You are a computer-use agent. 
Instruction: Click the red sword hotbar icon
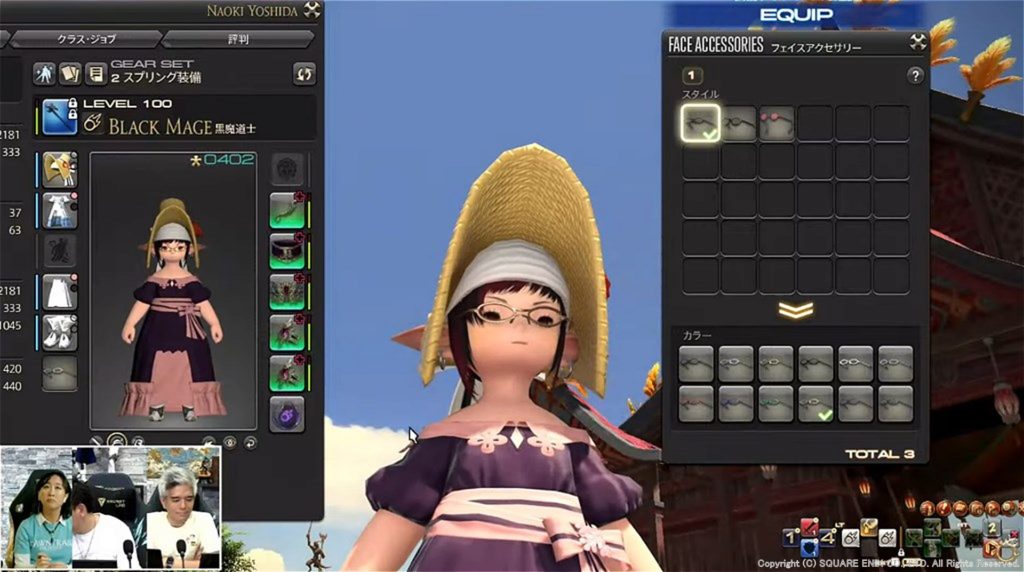(x=809, y=526)
